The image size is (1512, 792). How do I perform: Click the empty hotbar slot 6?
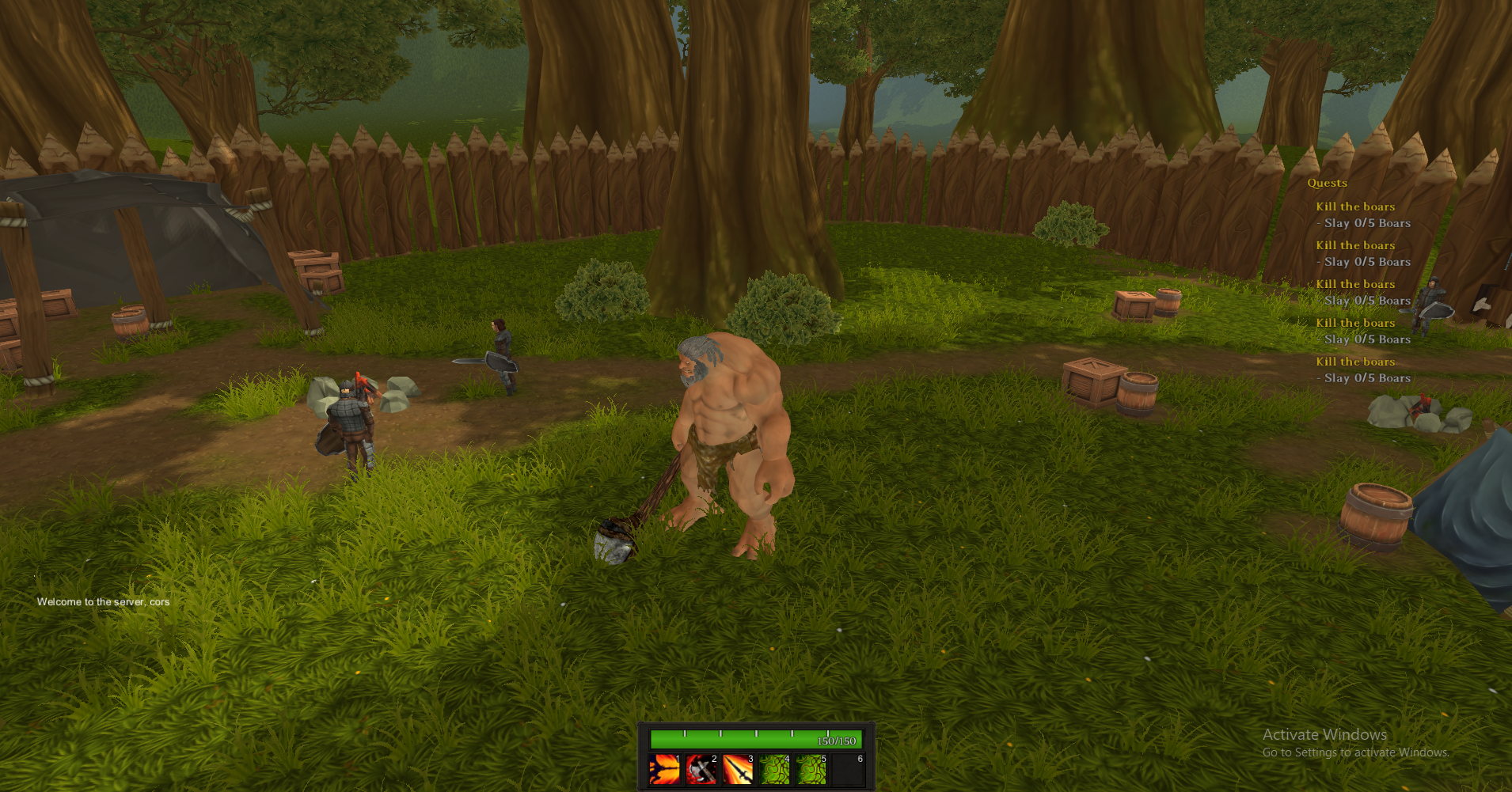pos(848,769)
